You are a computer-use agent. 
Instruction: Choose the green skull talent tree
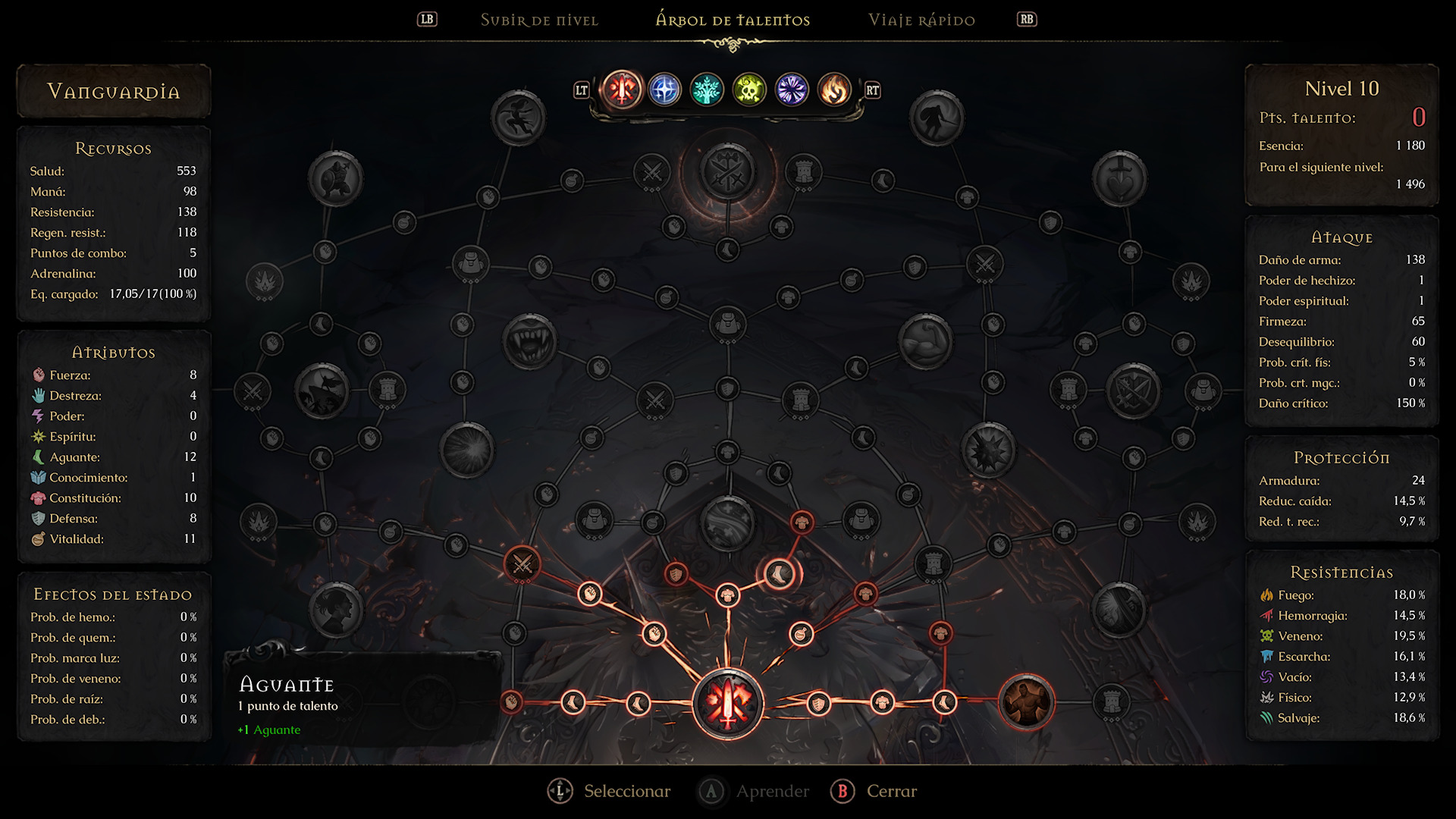(749, 90)
